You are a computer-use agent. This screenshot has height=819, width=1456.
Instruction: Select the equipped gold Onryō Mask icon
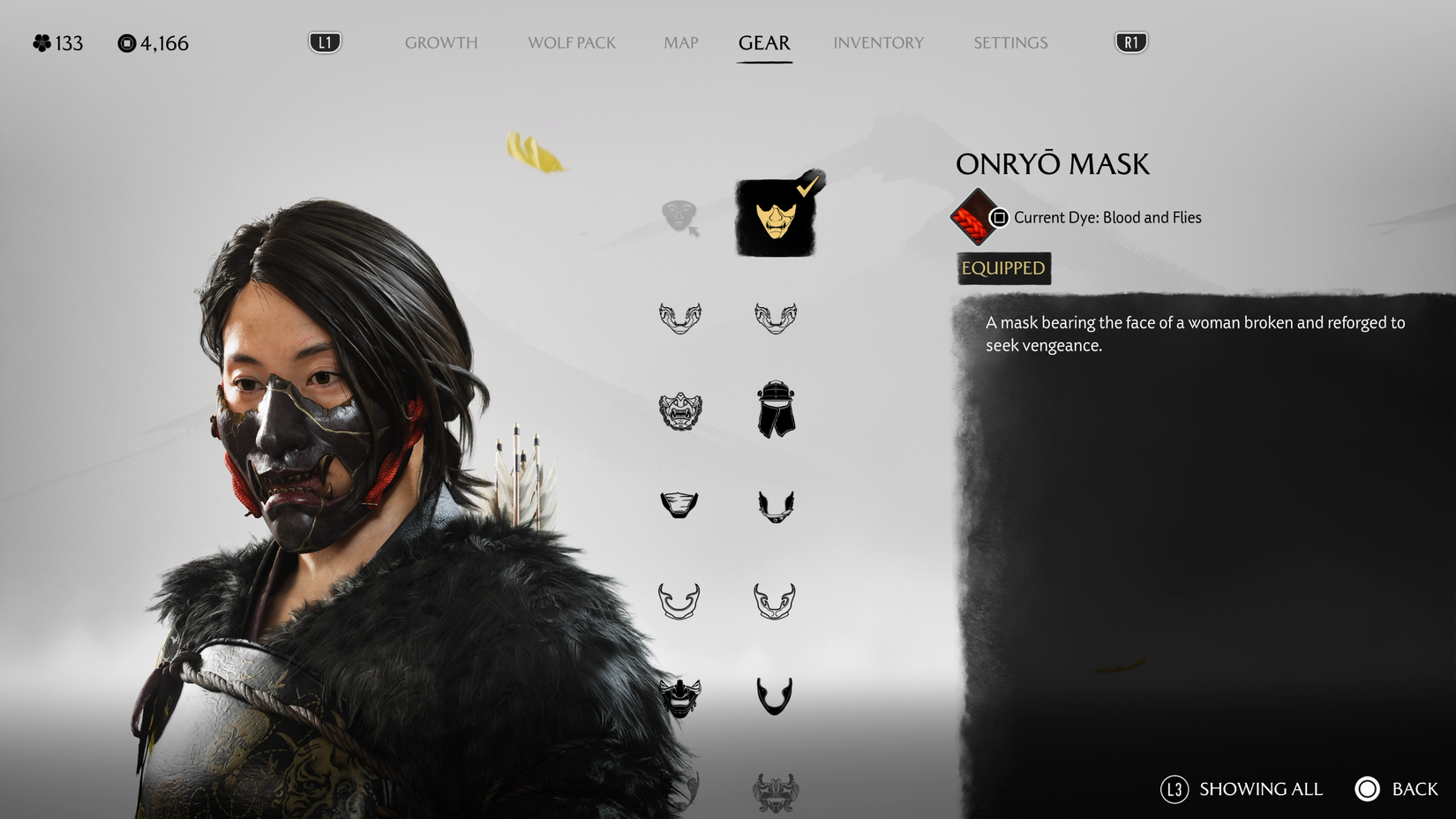pos(775,219)
